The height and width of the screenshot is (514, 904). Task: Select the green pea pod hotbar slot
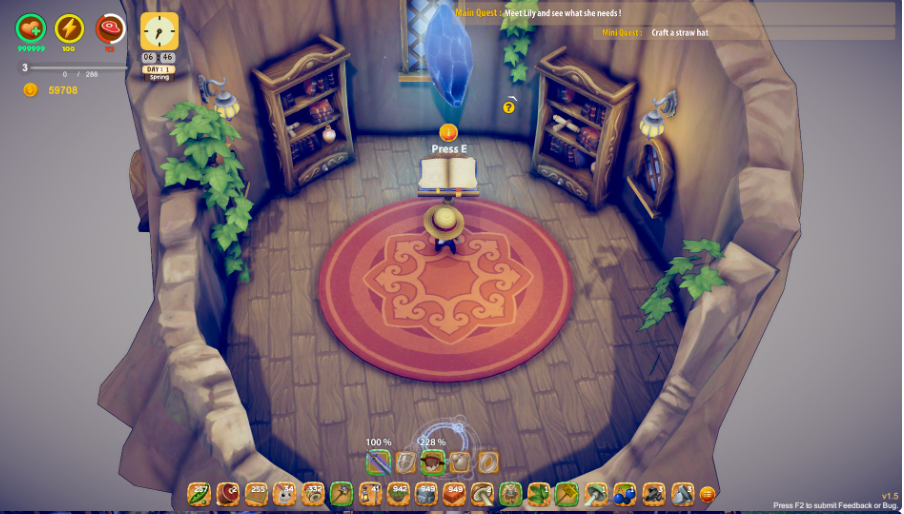coord(199,494)
